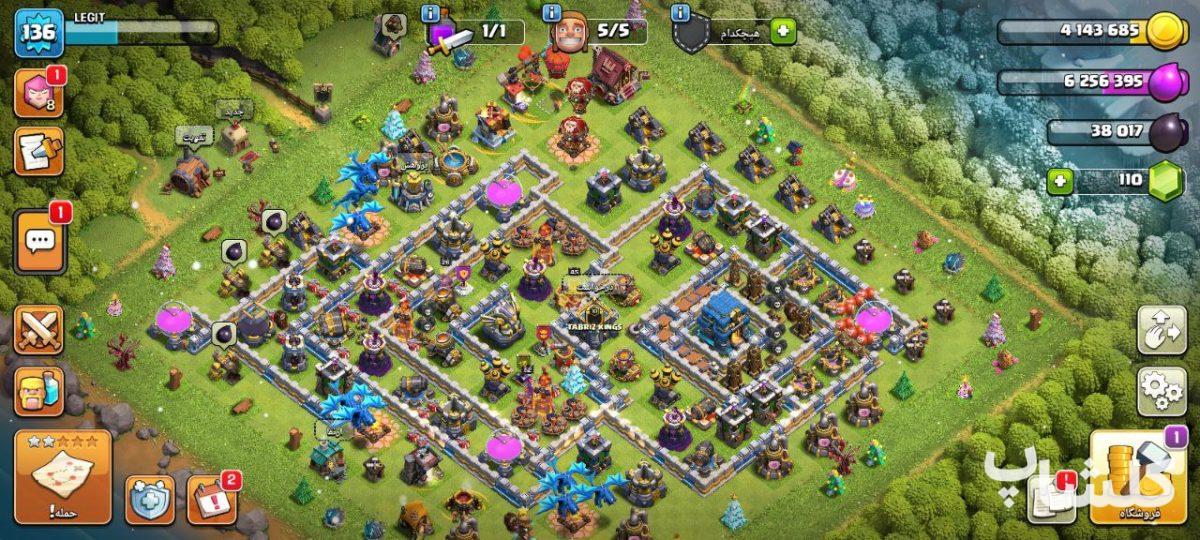Viewport: 1200px width, 540px height.
Task: Tap the attack map button
Action: click(x=62, y=475)
